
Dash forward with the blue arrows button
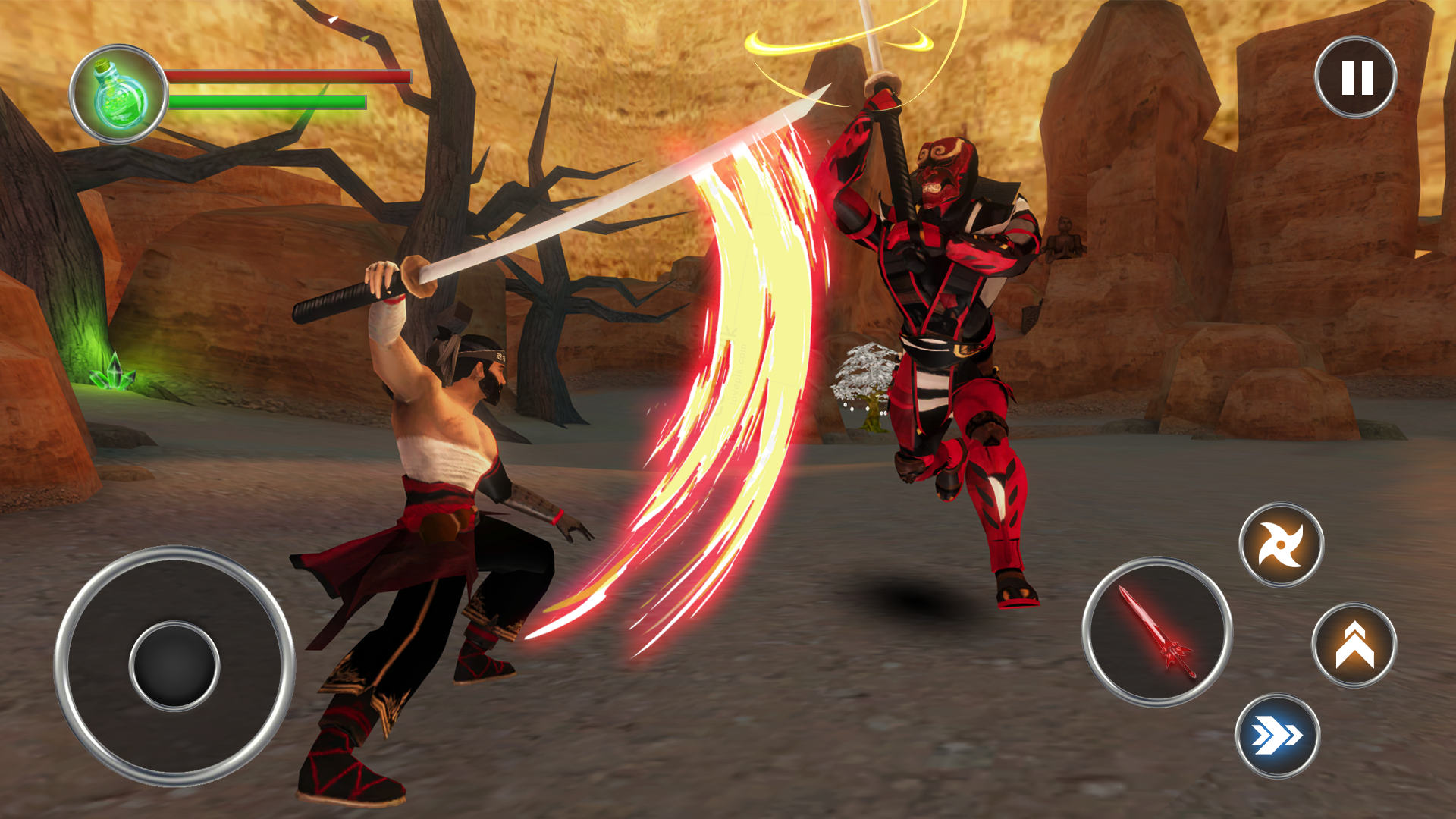coord(1278,736)
